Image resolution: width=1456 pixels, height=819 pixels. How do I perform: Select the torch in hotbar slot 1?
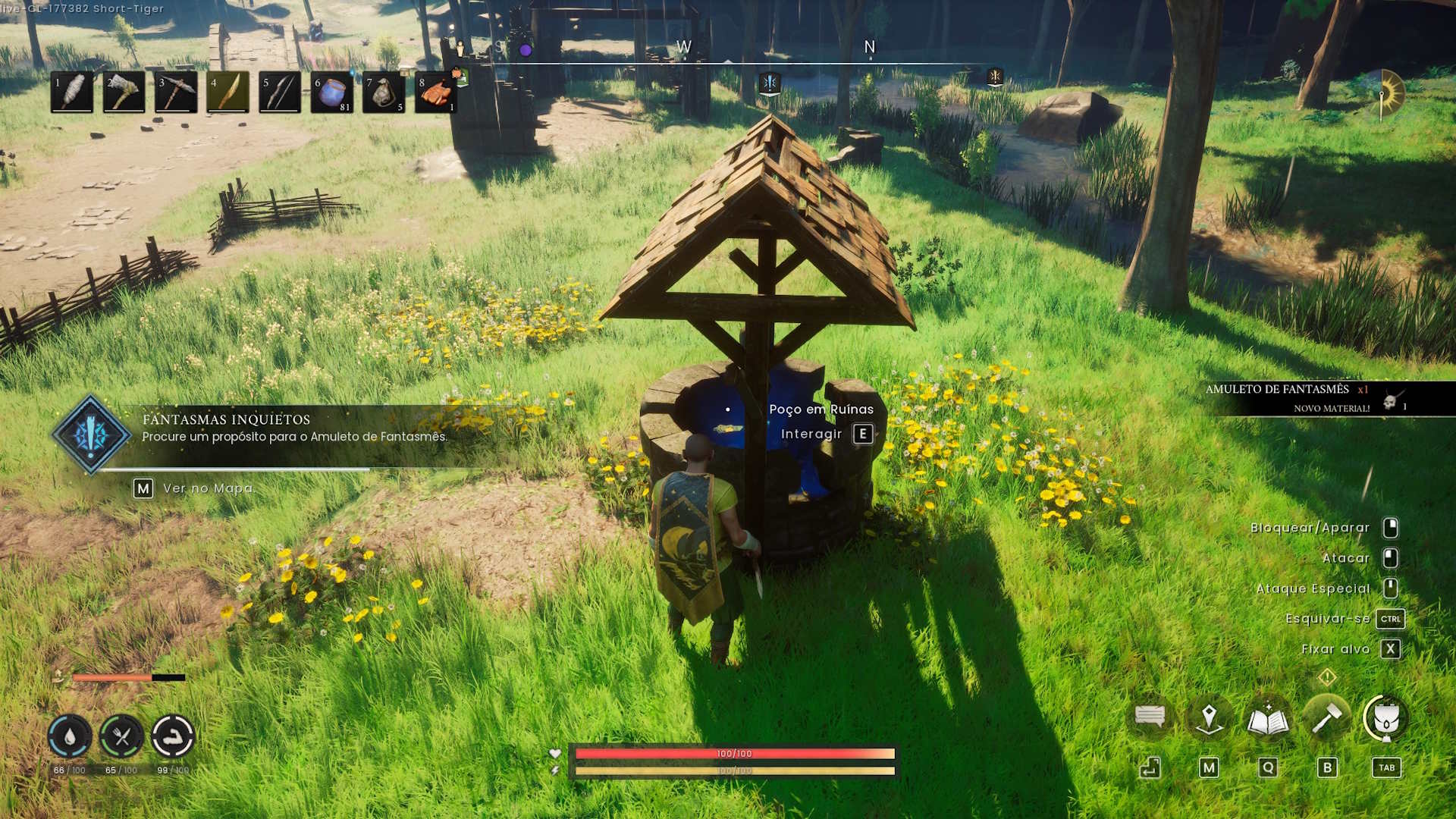[72, 93]
